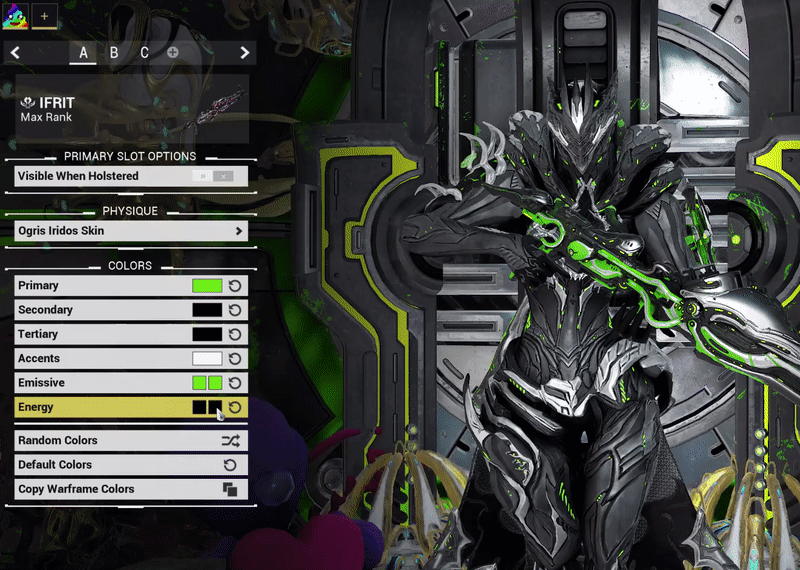Go to previous loadout with left arrow
800x570 pixels.
(x=15, y=53)
